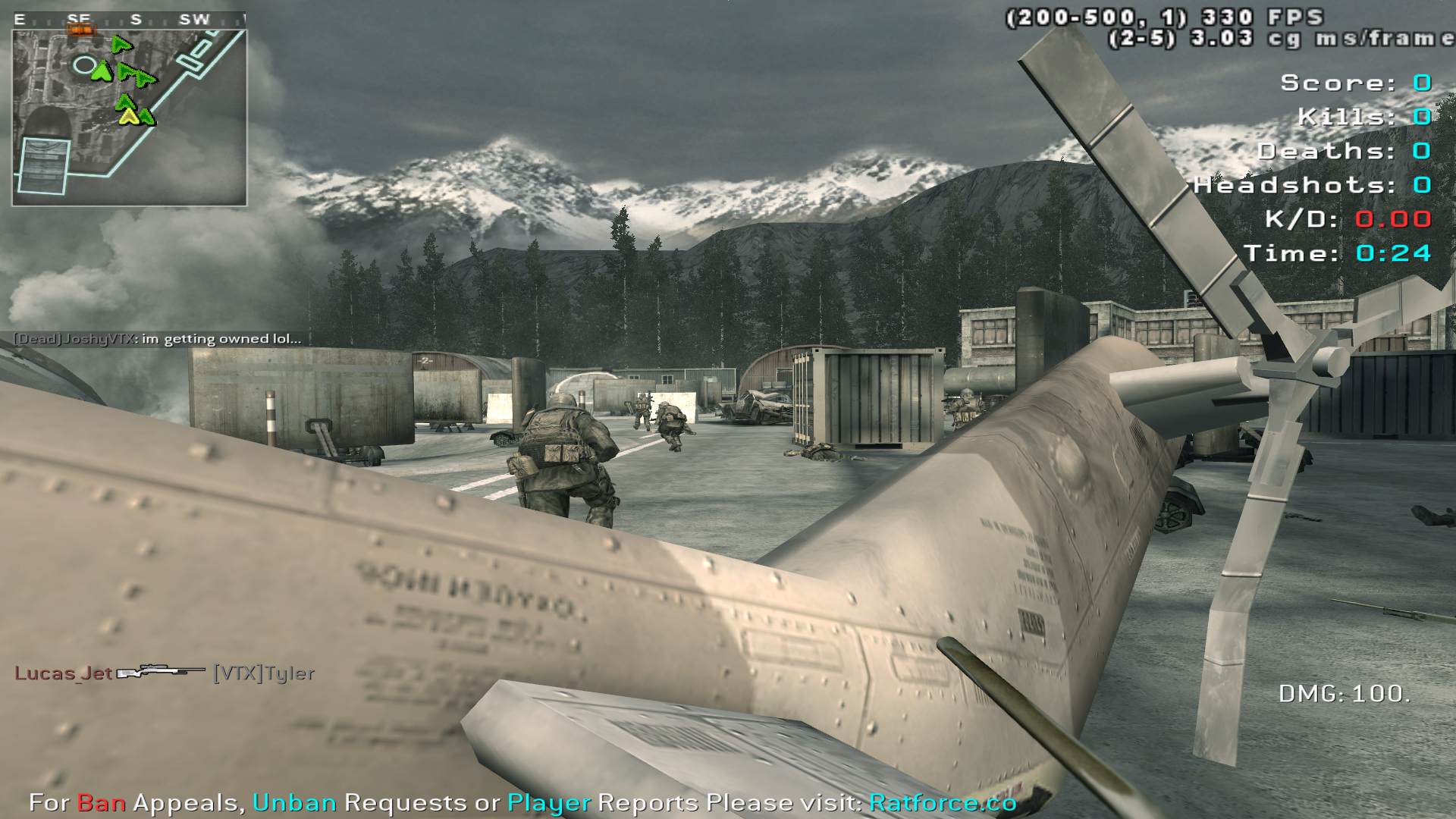Open the Ratforce.co link text
This screenshot has height=819, width=1456.
tap(942, 802)
